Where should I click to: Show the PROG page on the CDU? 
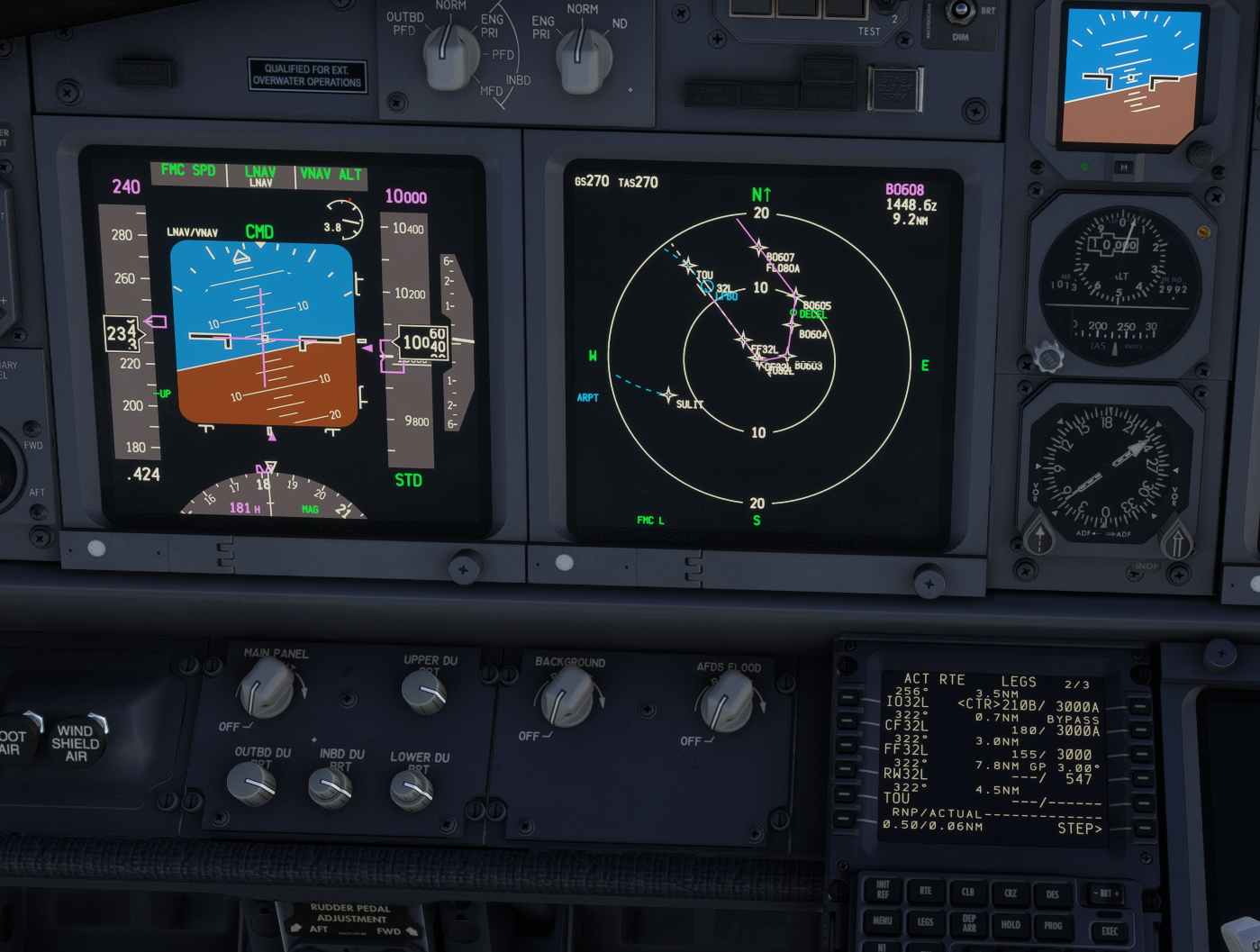click(x=1052, y=925)
